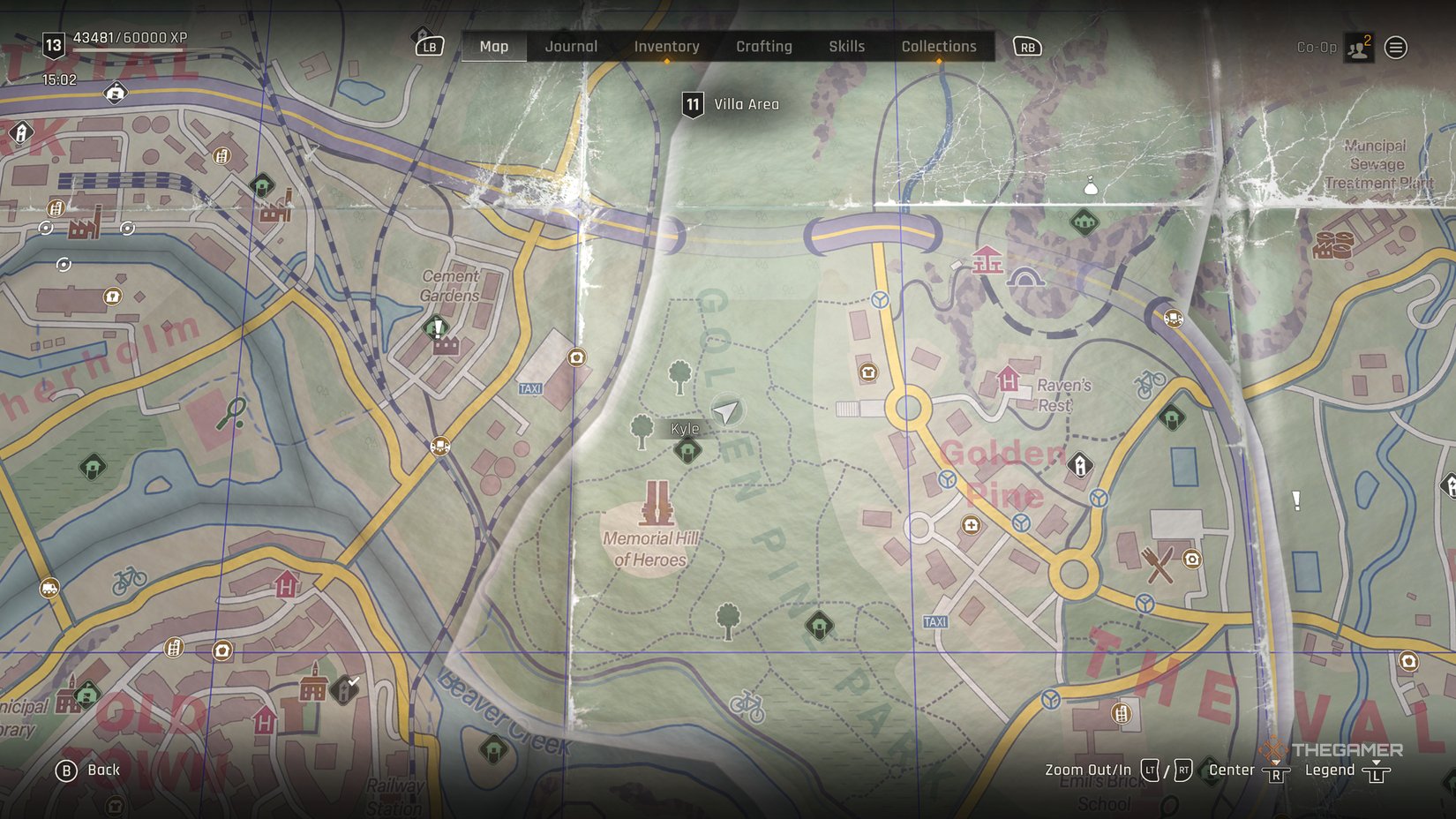Click the Memorial Hill of Heroes monument icon
This screenshot has width=1456, height=819.
(x=657, y=500)
